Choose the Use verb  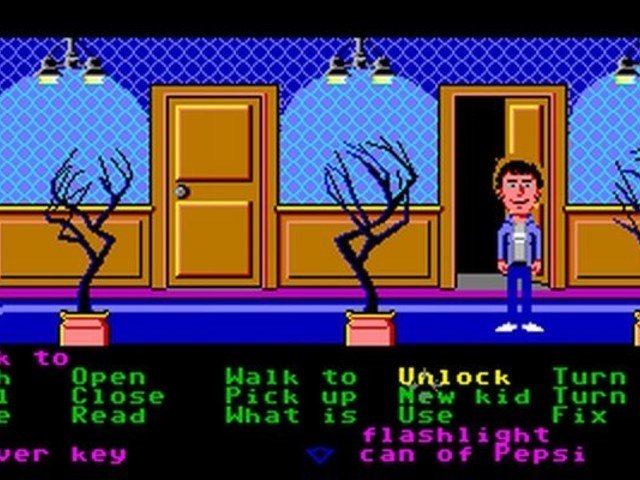pyautogui.click(x=426, y=416)
